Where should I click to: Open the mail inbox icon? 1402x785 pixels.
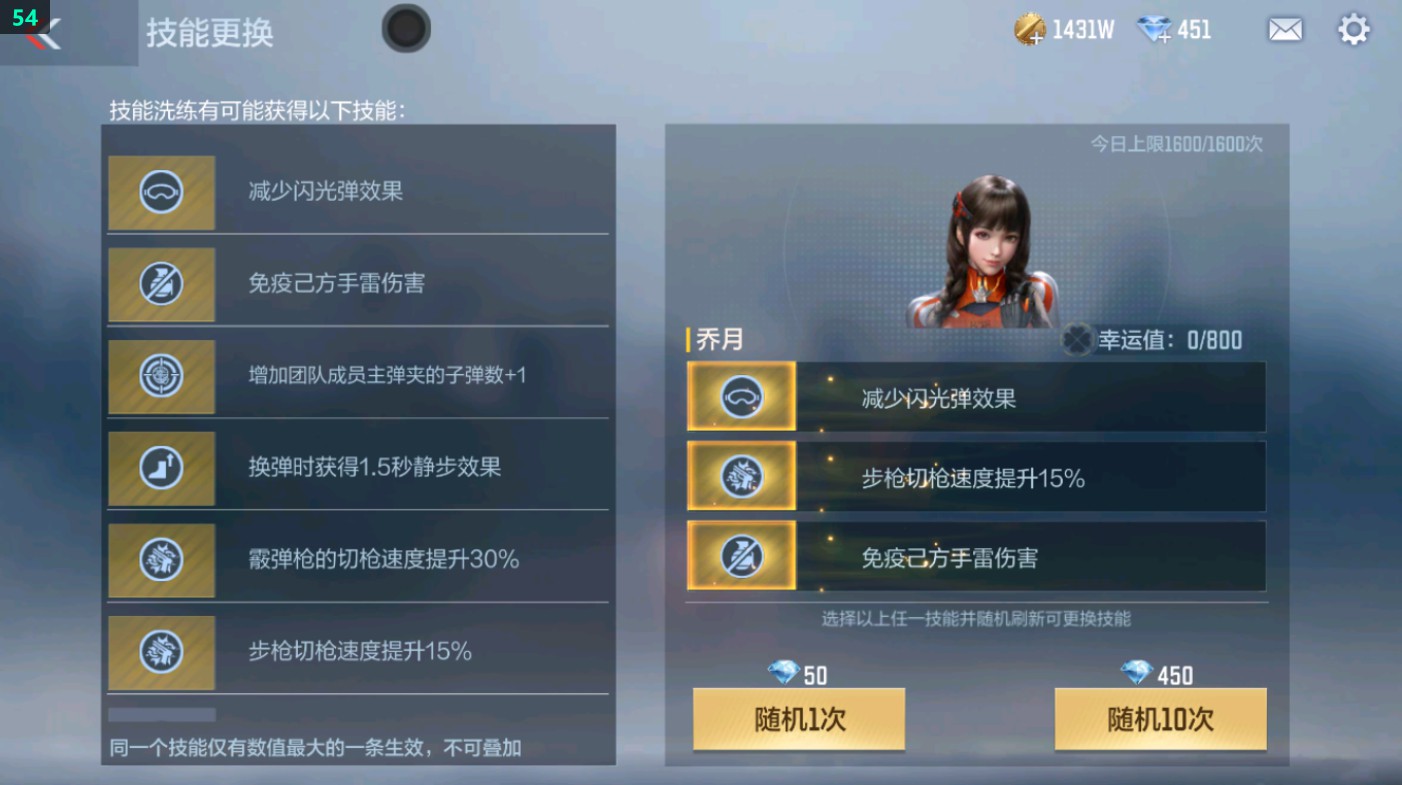1286,30
